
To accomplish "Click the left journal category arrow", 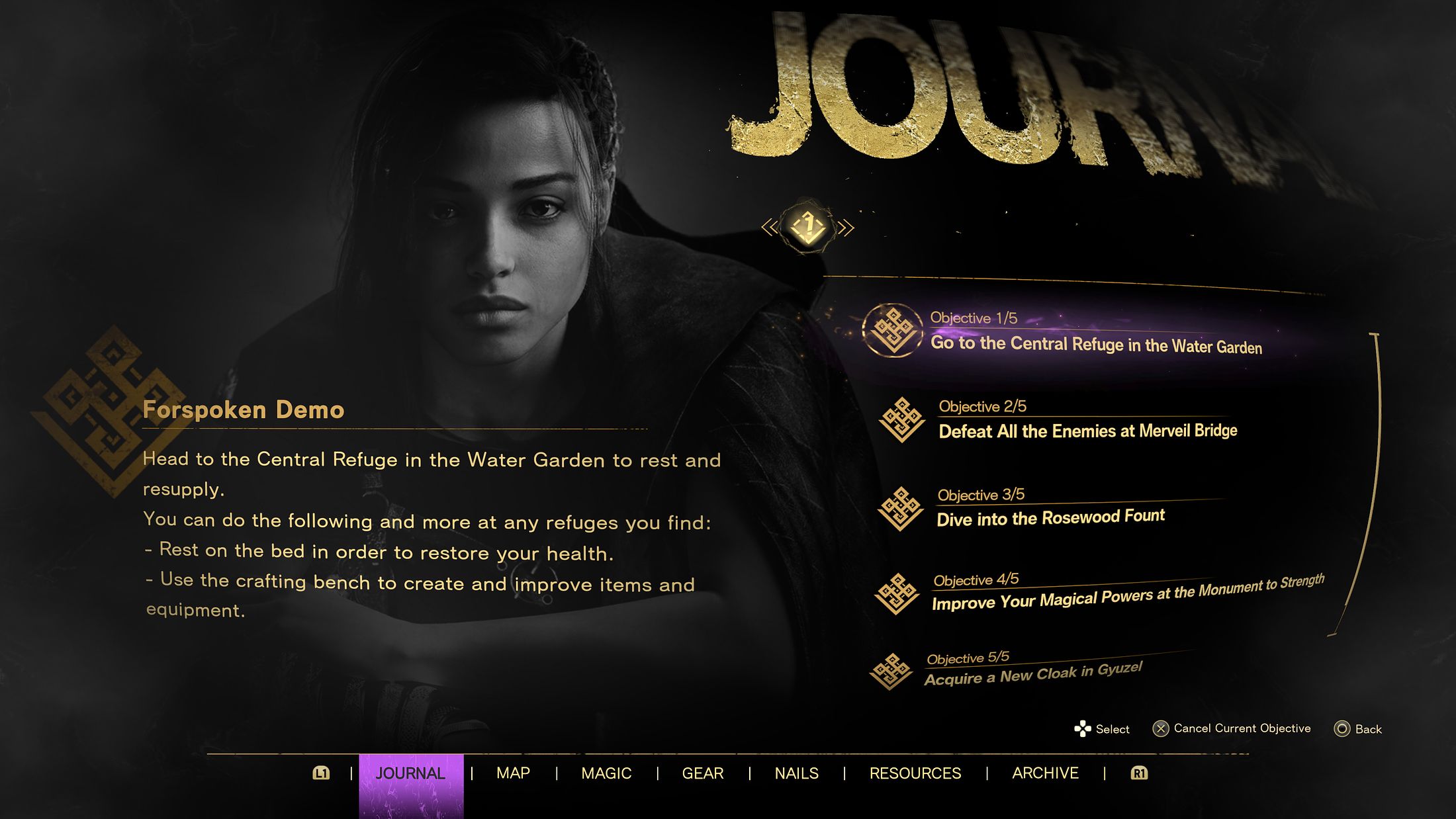I will [770, 228].
